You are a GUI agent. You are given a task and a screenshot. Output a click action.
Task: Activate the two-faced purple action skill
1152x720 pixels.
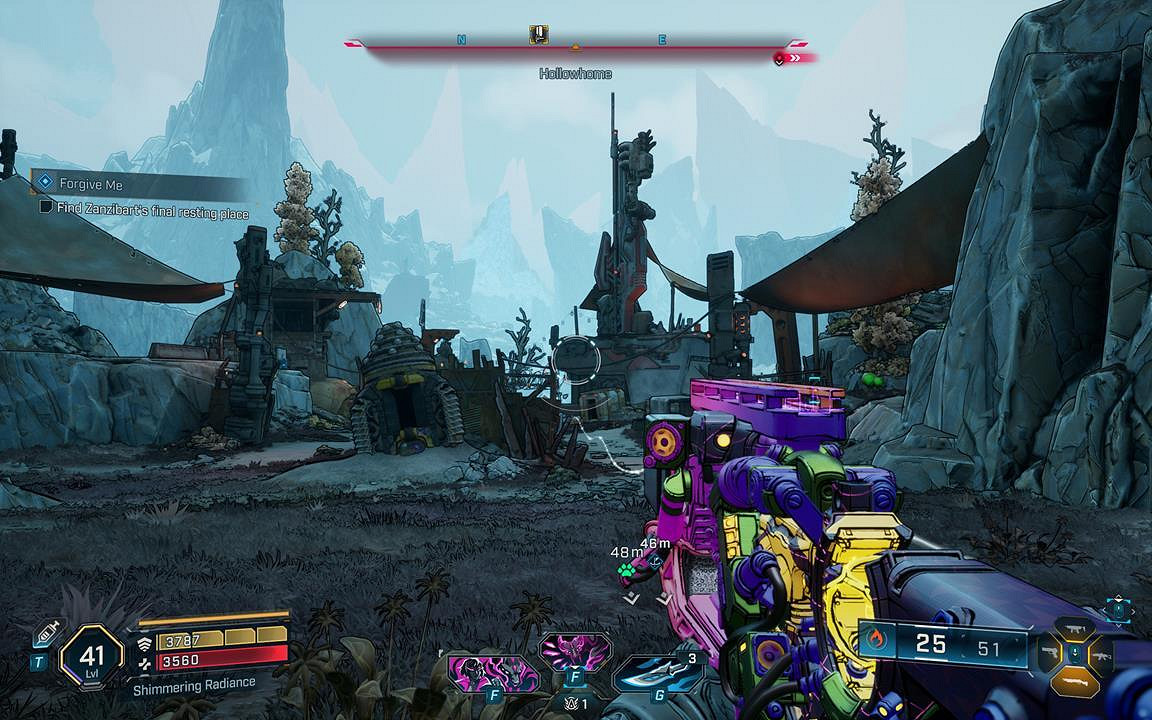tap(492, 672)
